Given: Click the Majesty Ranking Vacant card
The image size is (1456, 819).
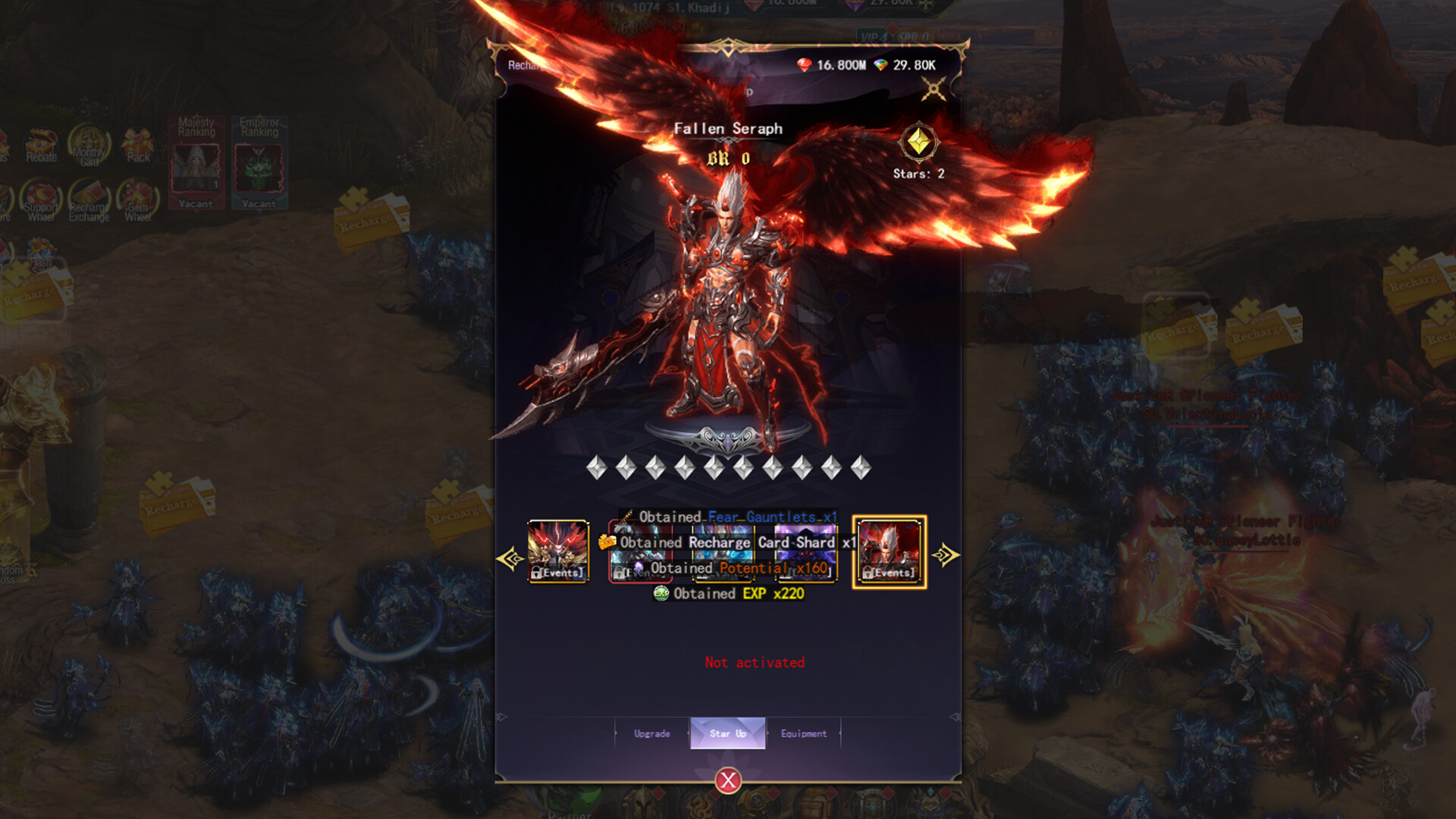Looking at the screenshot, I should (198, 163).
